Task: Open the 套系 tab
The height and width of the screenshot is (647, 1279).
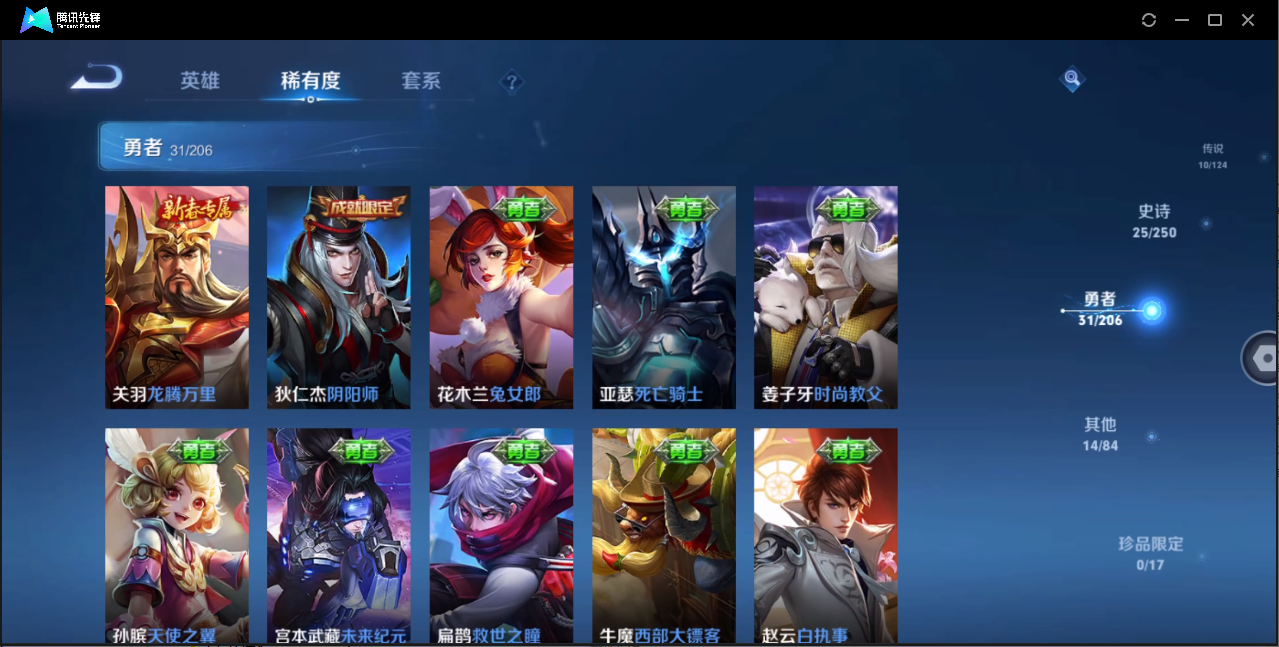Action: tap(421, 81)
